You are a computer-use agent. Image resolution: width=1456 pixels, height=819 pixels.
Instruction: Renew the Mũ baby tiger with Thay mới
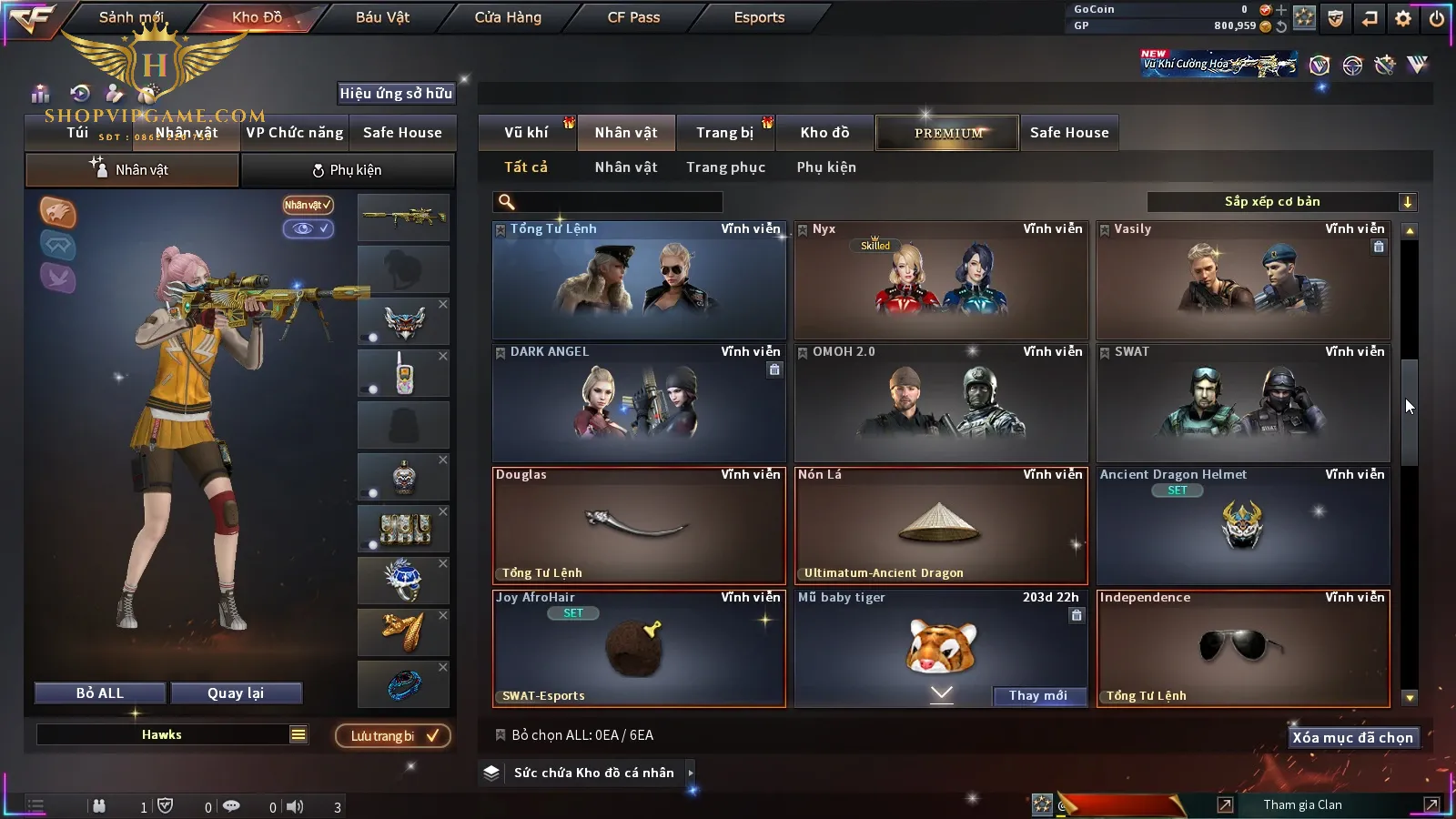click(1037, 696)
